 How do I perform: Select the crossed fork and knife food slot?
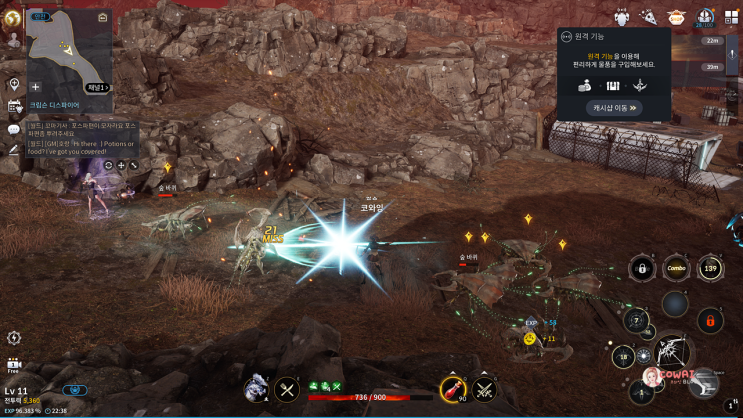288,388
